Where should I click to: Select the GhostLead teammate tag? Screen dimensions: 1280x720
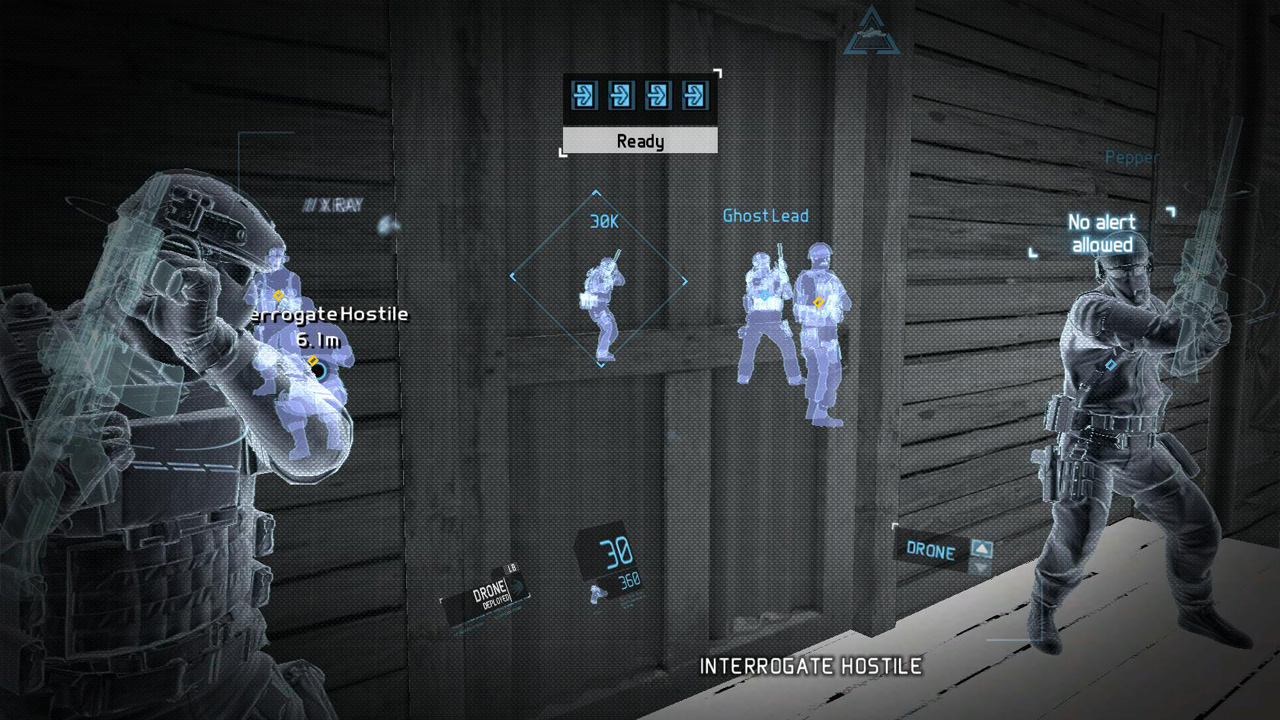coord(765,215)
